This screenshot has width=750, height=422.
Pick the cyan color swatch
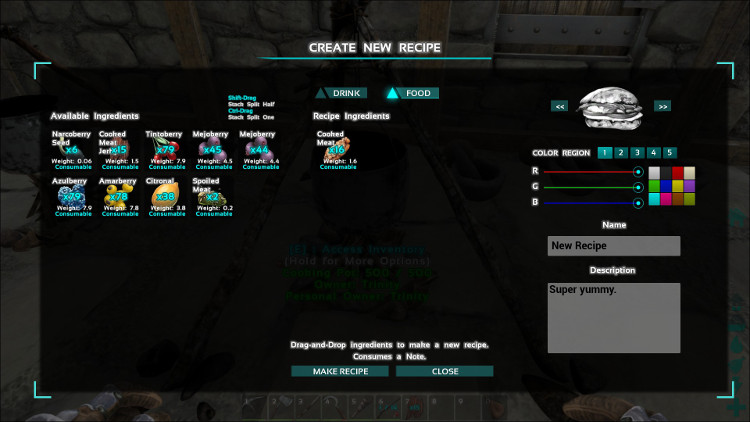[653, 199]
